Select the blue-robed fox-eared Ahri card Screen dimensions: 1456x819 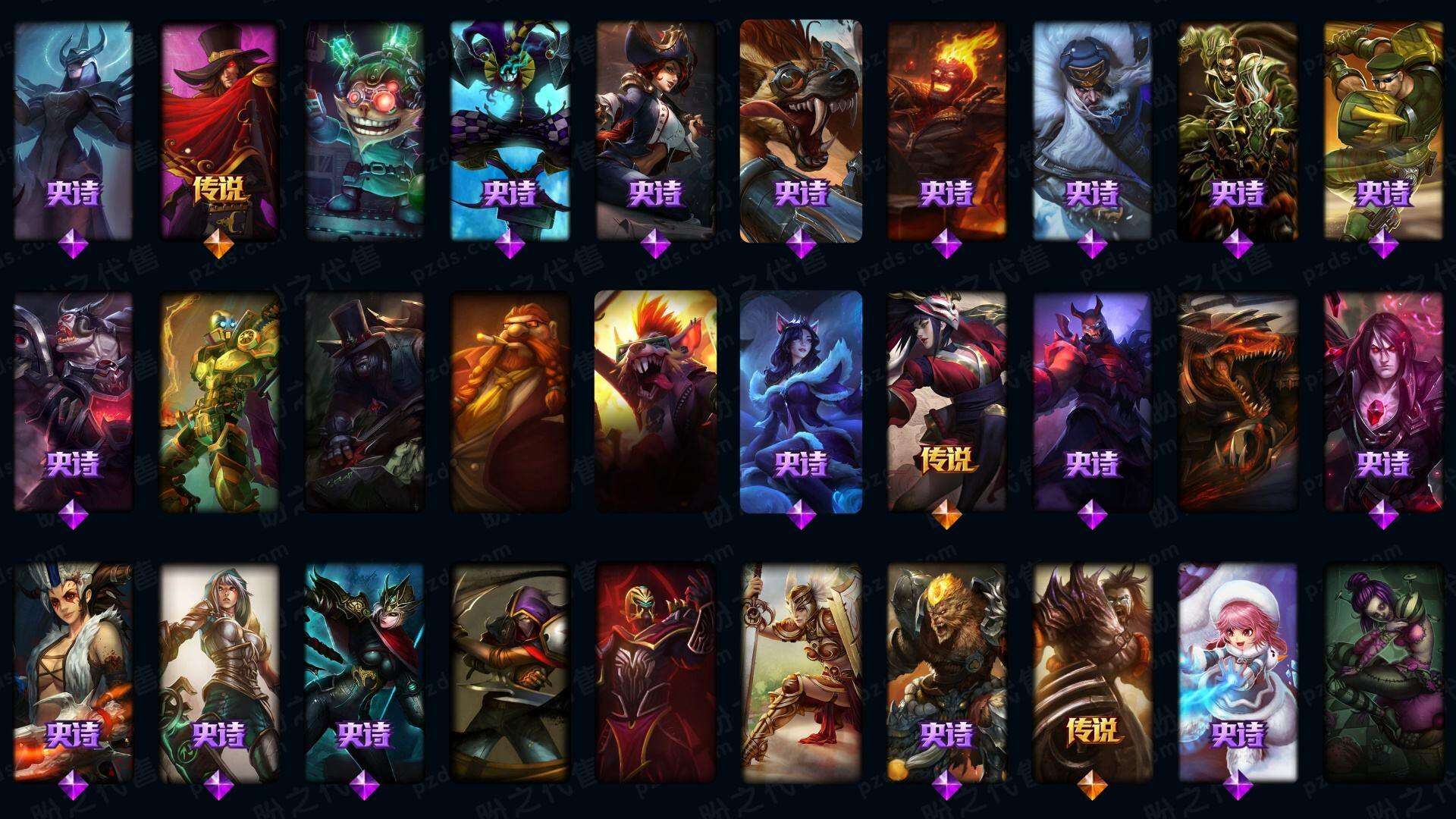tap(801, 402)
